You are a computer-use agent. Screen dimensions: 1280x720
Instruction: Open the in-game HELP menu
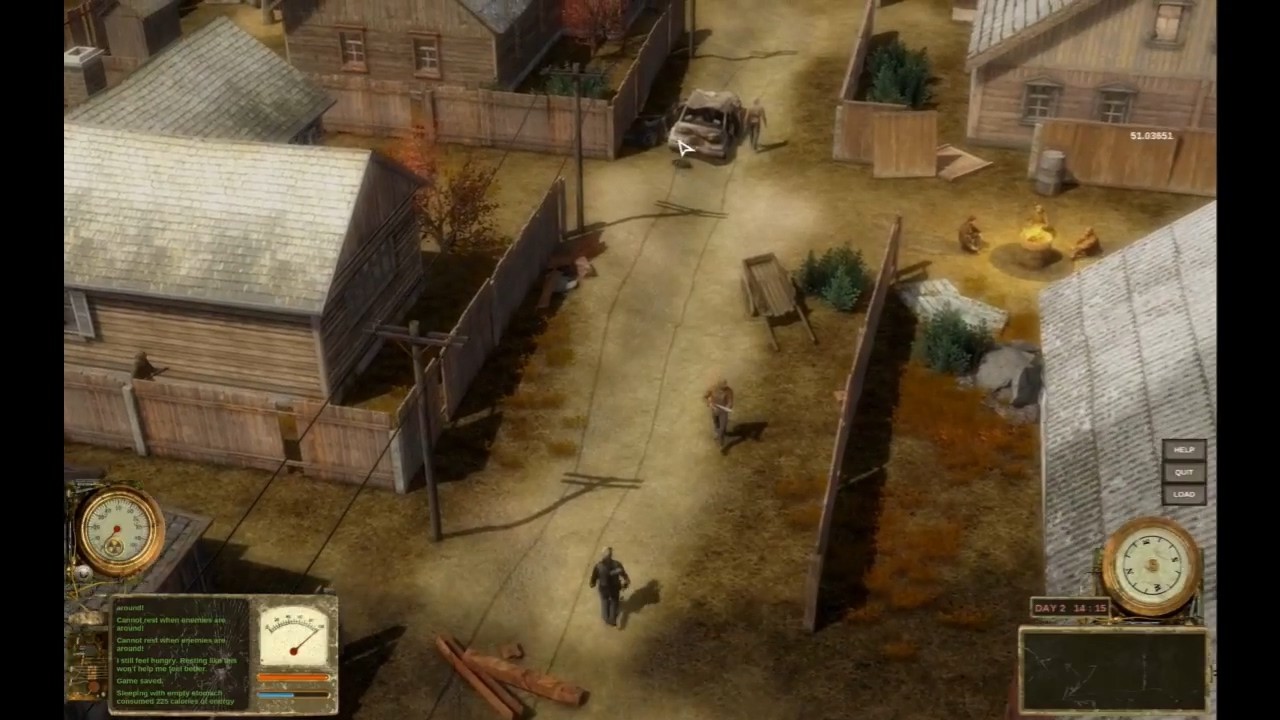tap(1184, 451)
